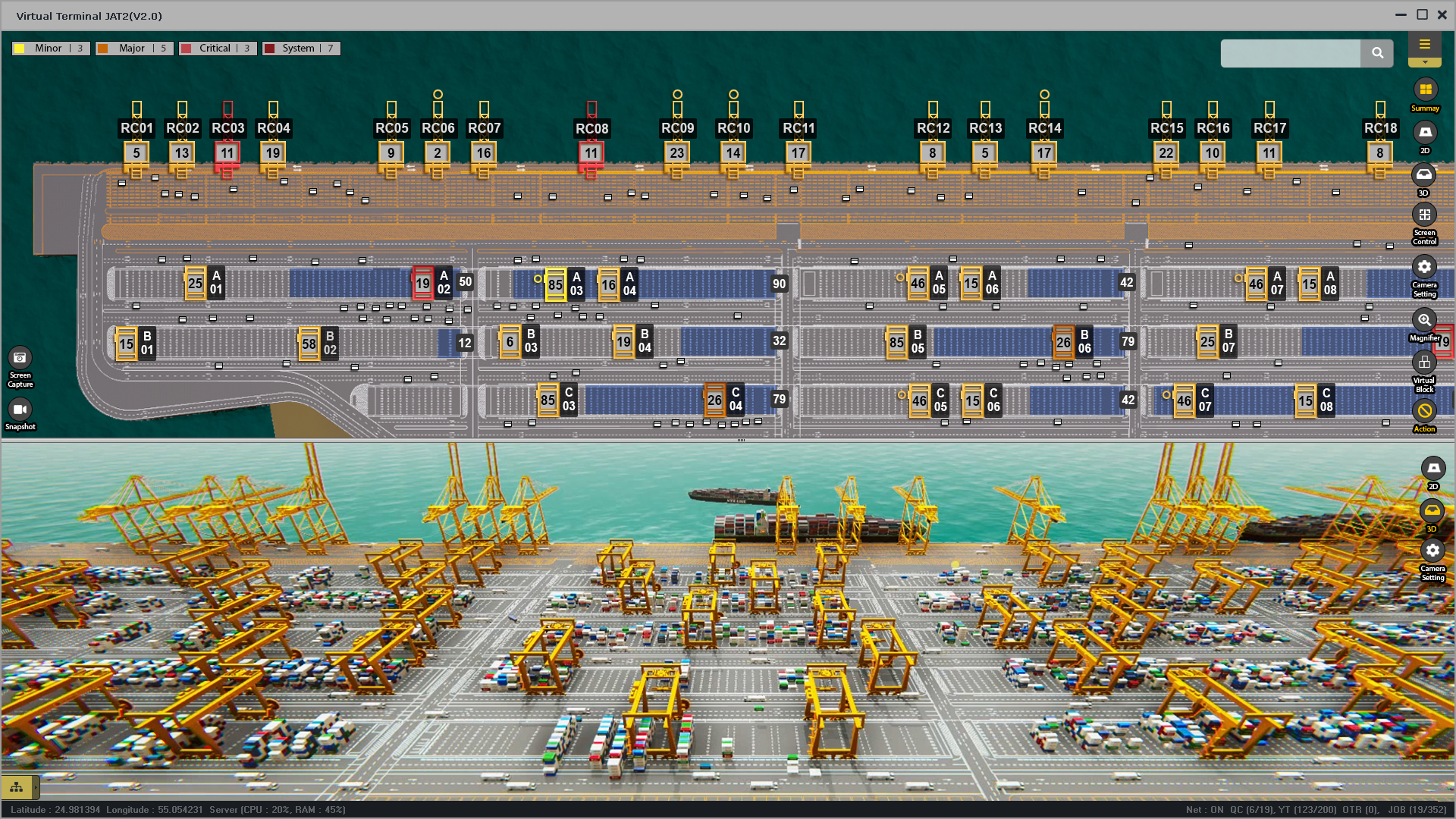
Task: Select the System alarms indicator
Action: tap(301, 49)
